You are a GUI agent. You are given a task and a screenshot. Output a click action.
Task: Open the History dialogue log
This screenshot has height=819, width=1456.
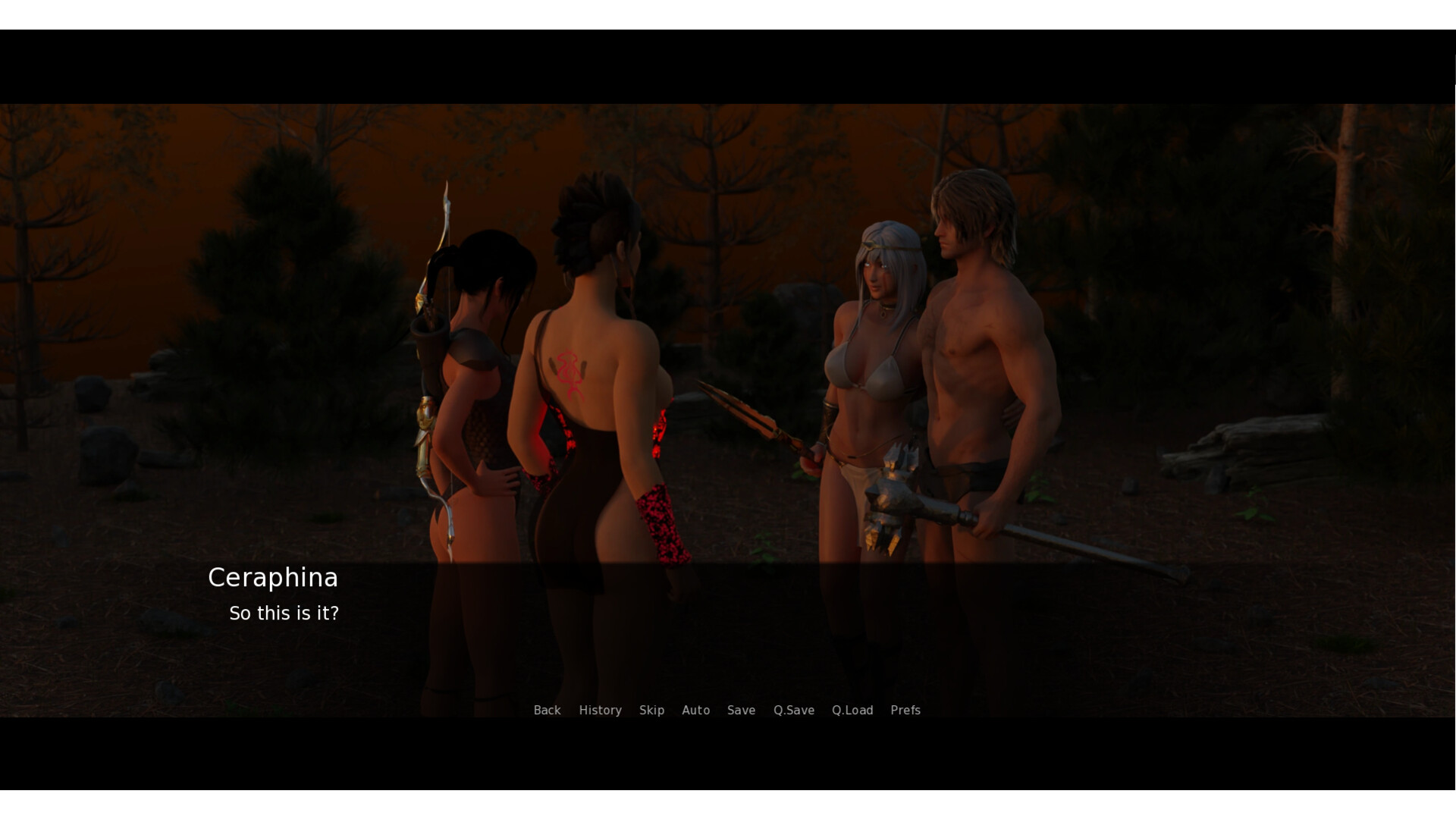[x=600, y=711]
